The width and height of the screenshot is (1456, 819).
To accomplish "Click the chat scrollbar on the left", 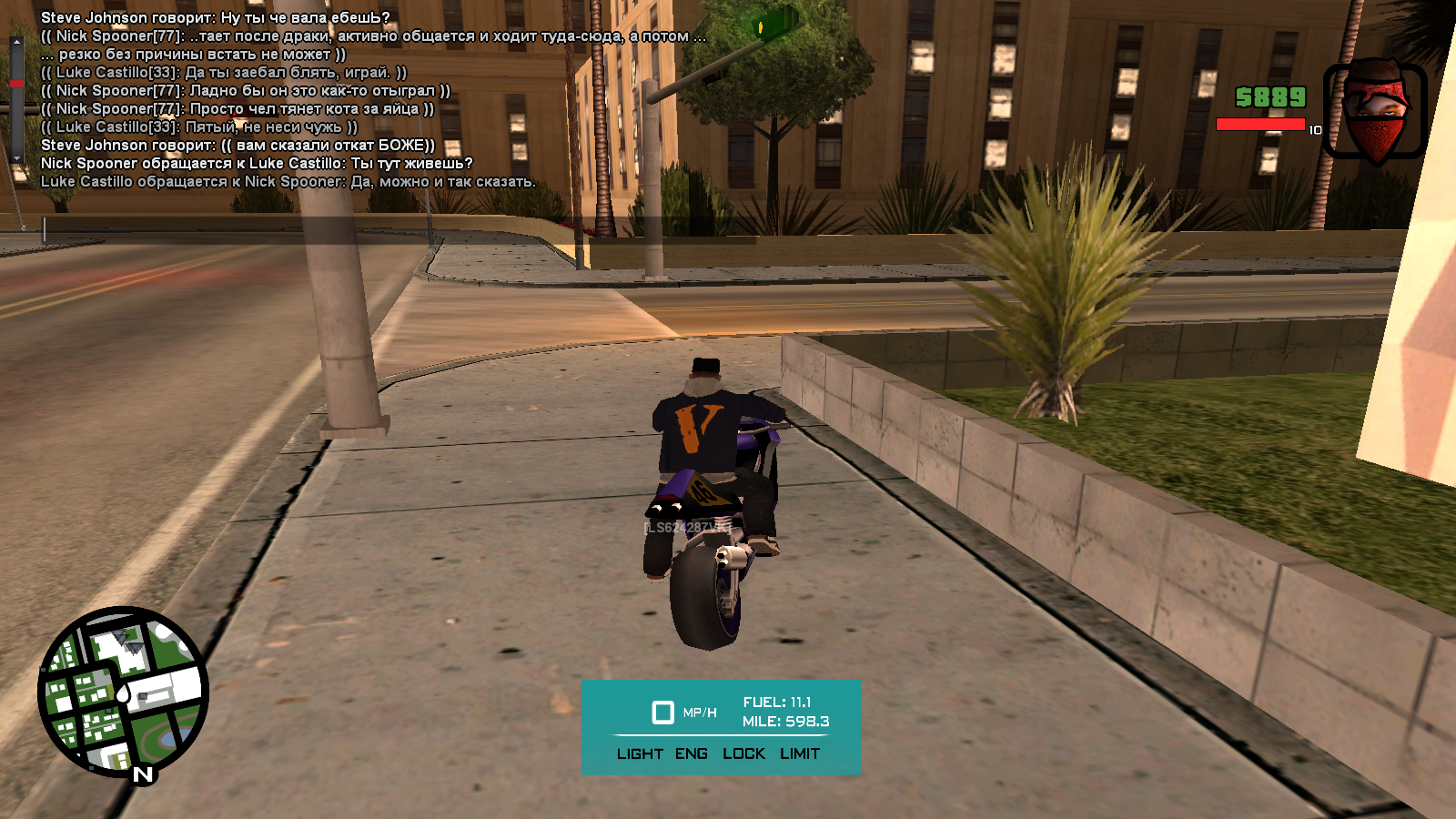I will pyautogui.click(x=16, y=100).
